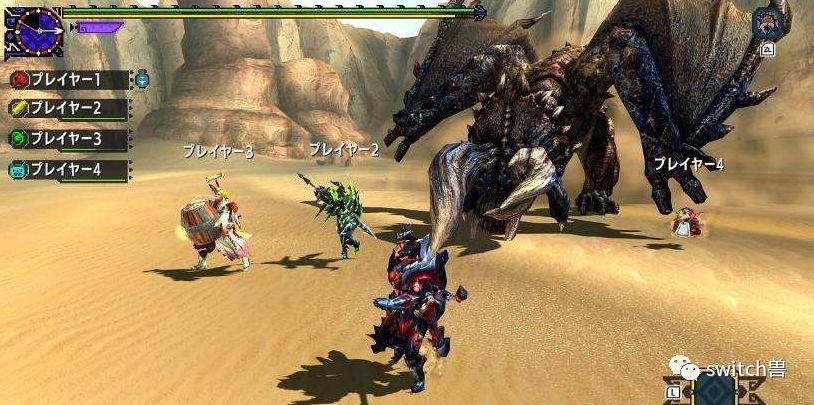The image size is (814, 405).
Task: Click the プレイヤー4 party list entry
Action: pyautogui.click(x=68, y=170)
